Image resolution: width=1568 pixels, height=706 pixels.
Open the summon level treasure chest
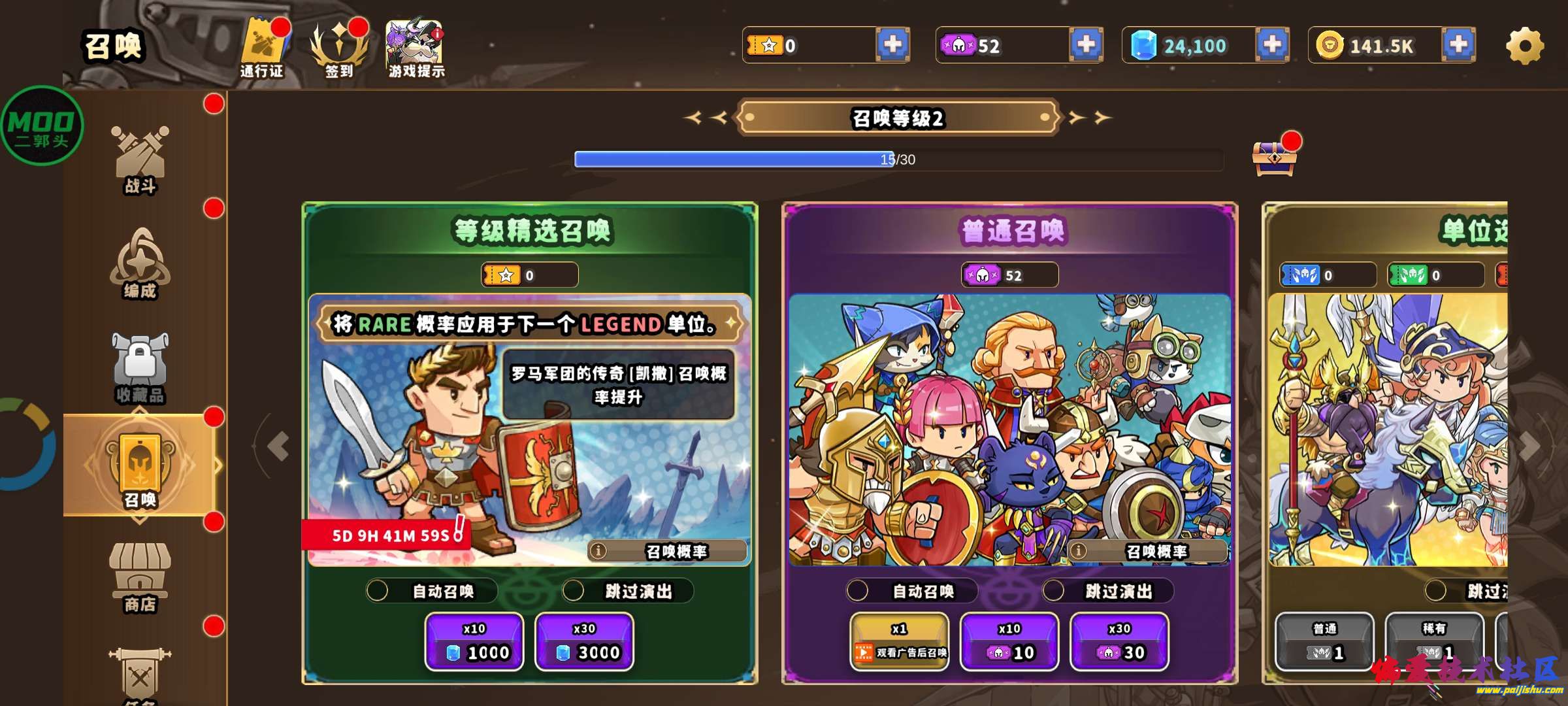pos(1273,158)
